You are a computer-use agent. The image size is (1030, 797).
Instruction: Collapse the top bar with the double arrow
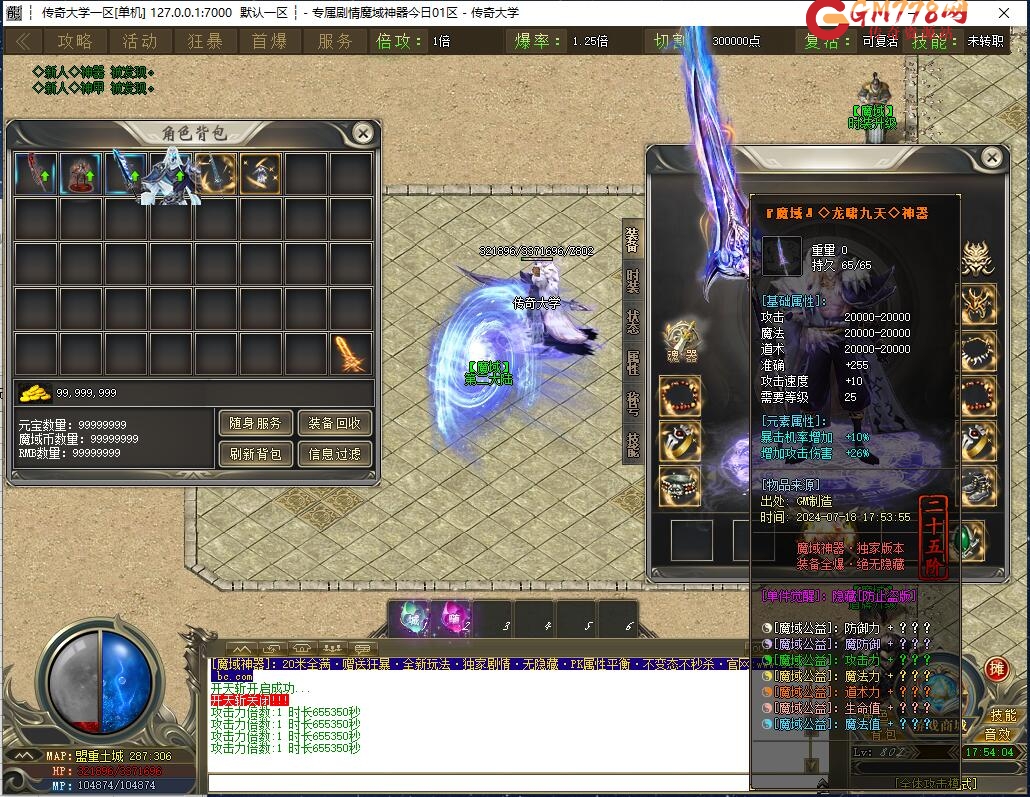tap(23, 41)
